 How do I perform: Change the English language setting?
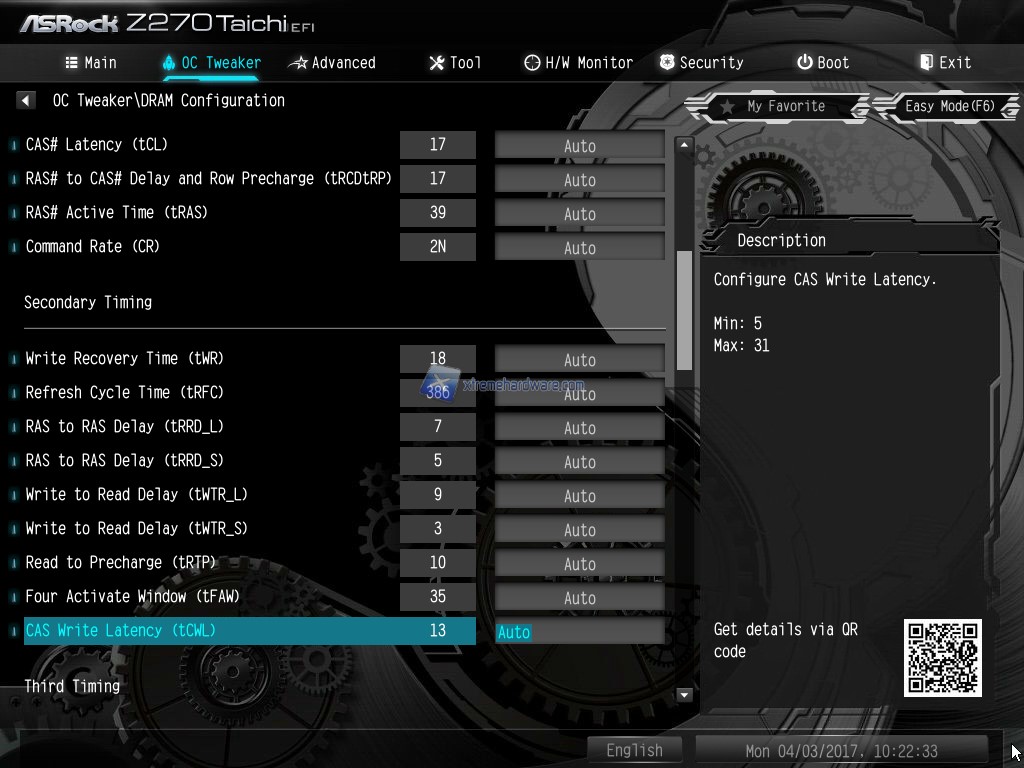634,750
